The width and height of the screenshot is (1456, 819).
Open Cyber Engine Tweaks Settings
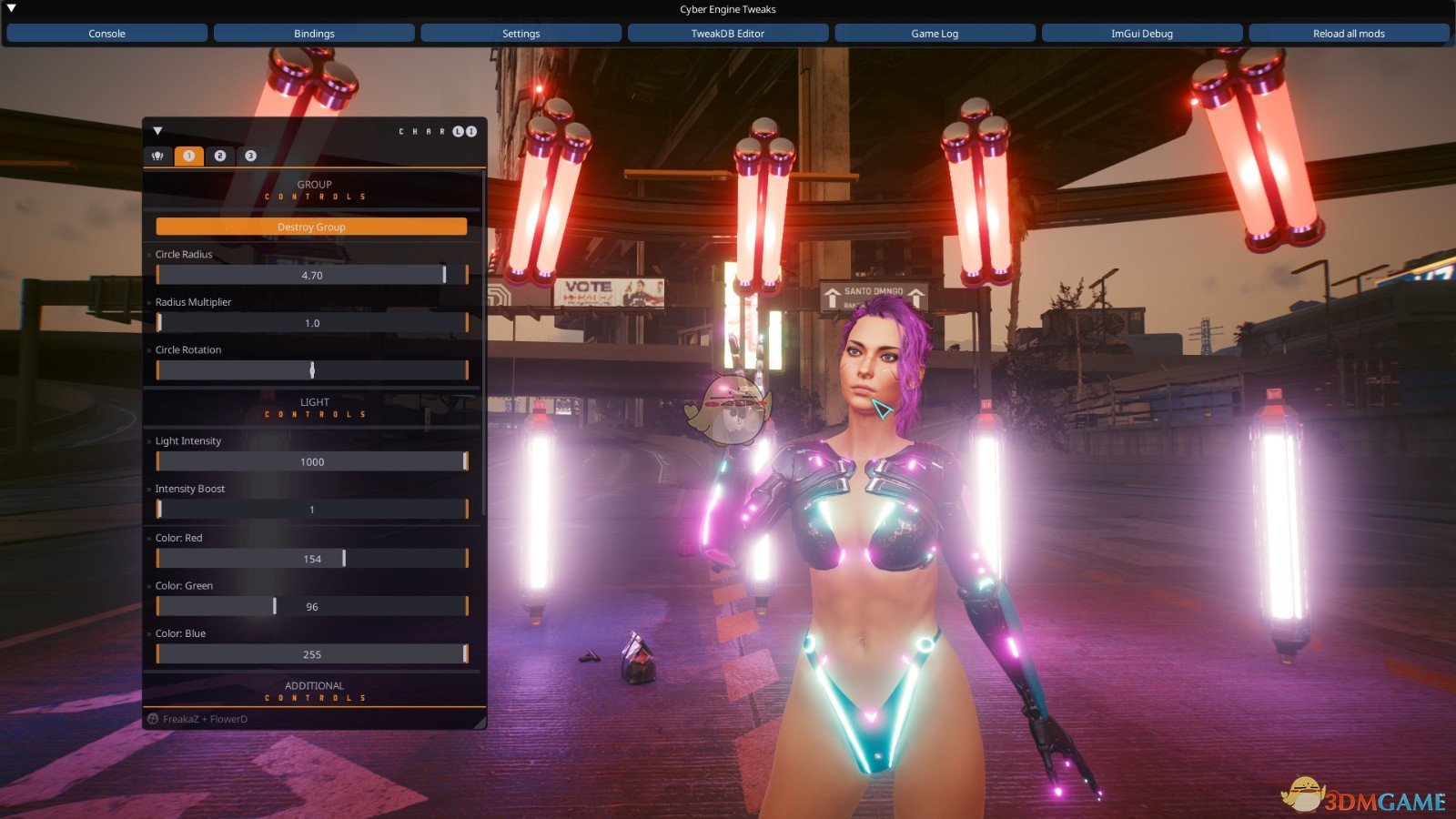521,34
